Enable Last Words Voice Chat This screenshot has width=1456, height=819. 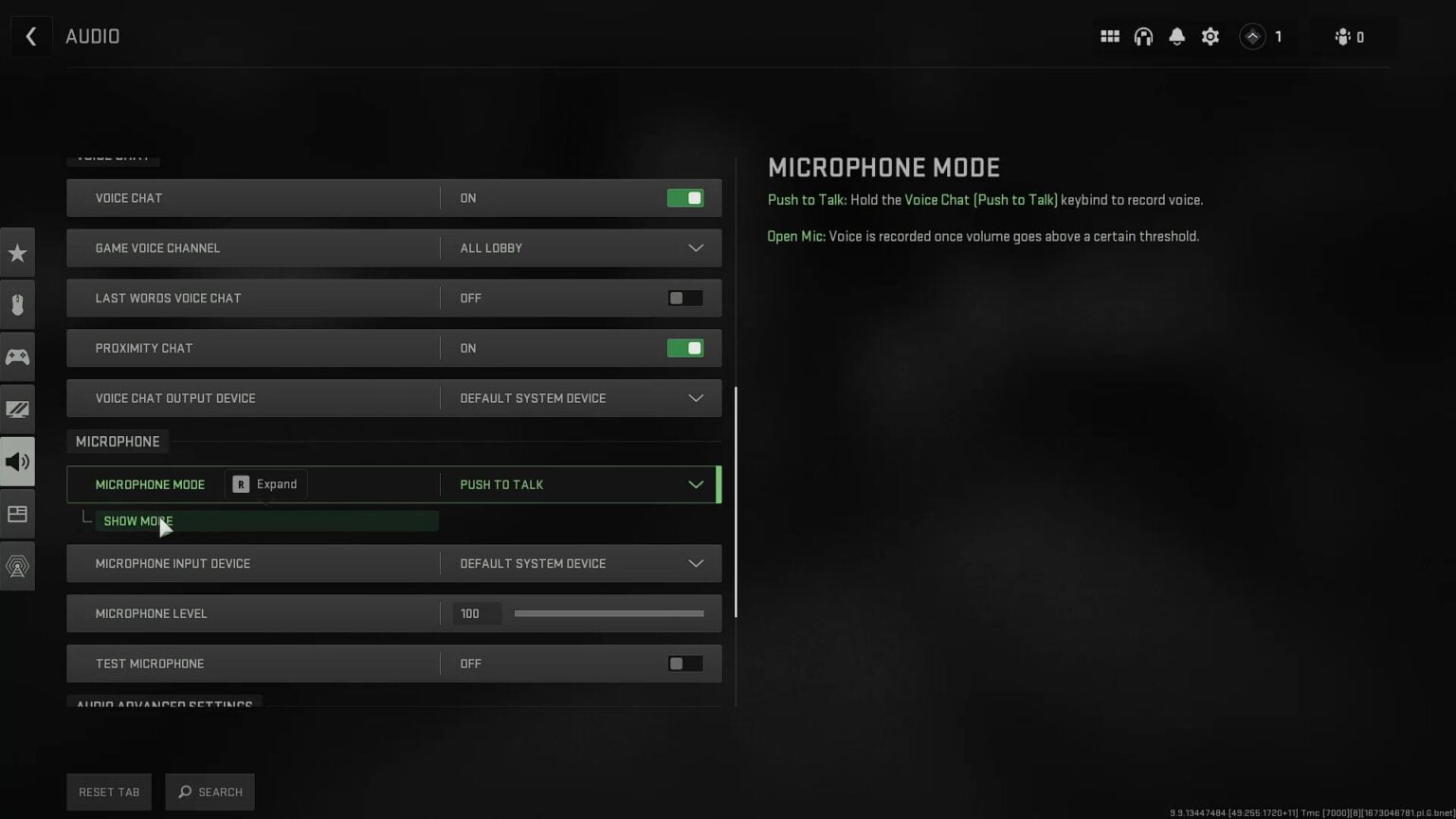tap(683, 298)
